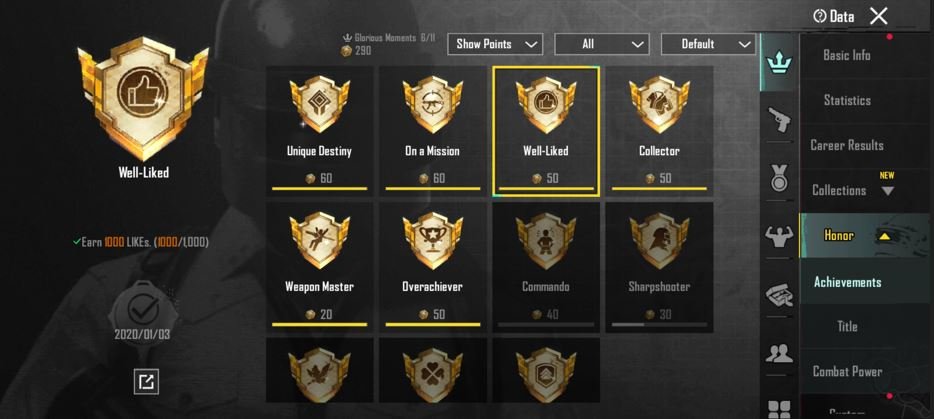Choose the Sharpshooter achievement badge
This screenshot has height=419, width=934.
659,265
